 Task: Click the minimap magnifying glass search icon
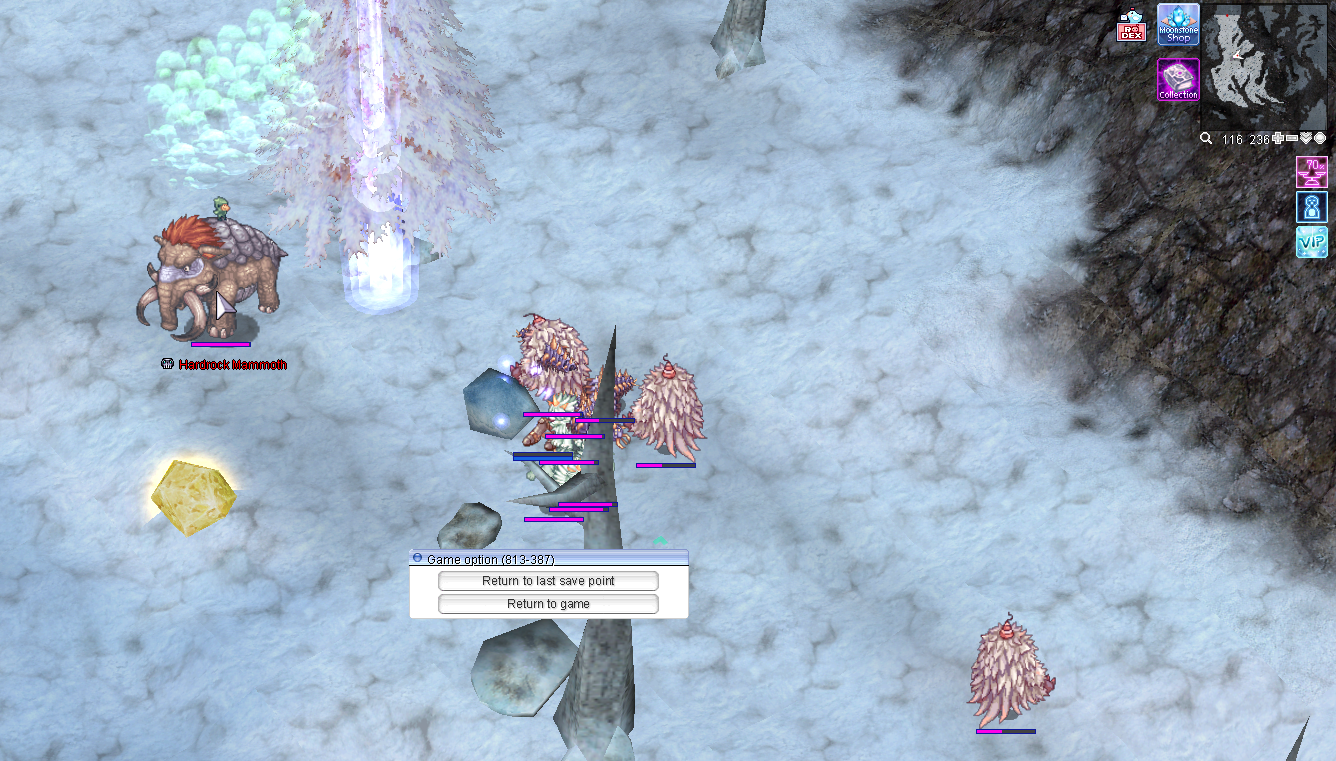pos(1207,140)
